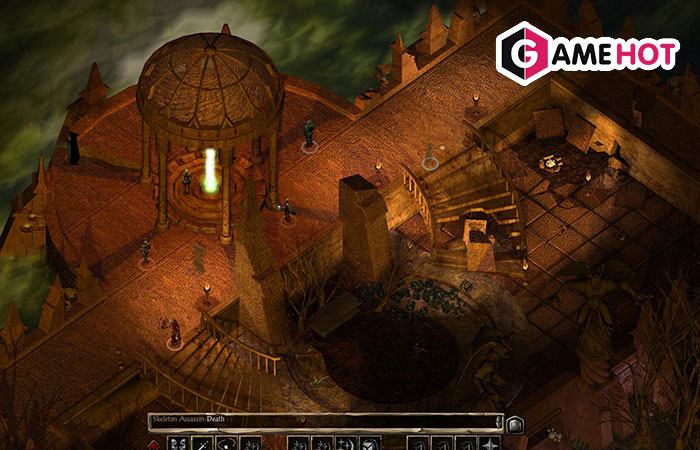This screenshot has height=450, width=700.
Task: Click the red gem left of the action bar
Action: [x=154, y=443]
